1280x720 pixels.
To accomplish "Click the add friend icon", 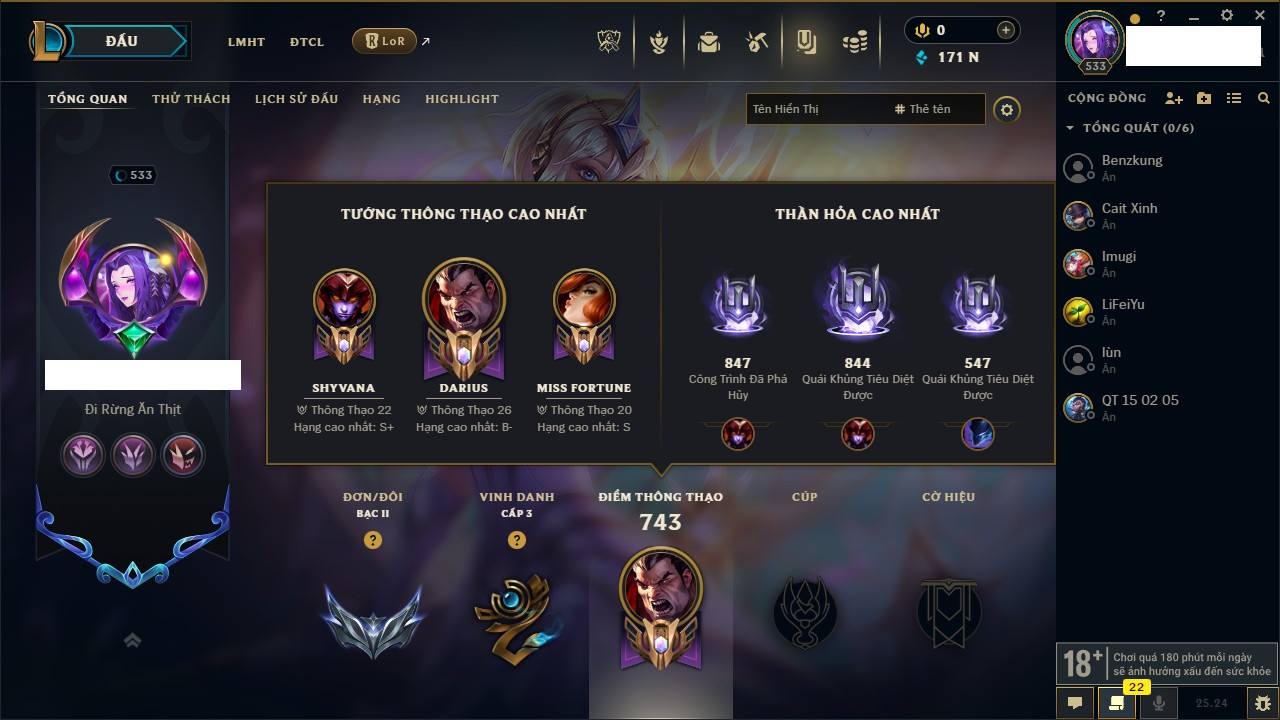I will tap(1174, 98).
